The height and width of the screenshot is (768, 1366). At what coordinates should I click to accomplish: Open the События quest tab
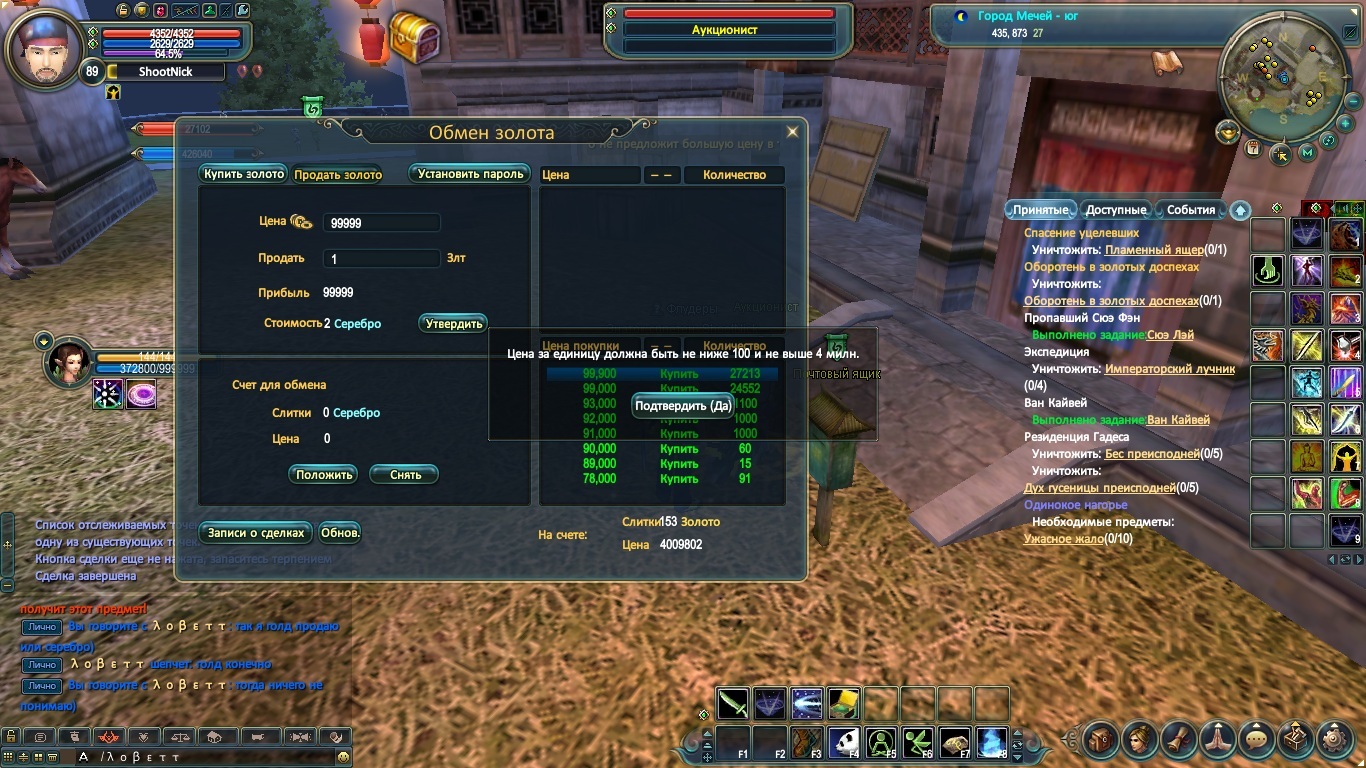pos(1190,210)
